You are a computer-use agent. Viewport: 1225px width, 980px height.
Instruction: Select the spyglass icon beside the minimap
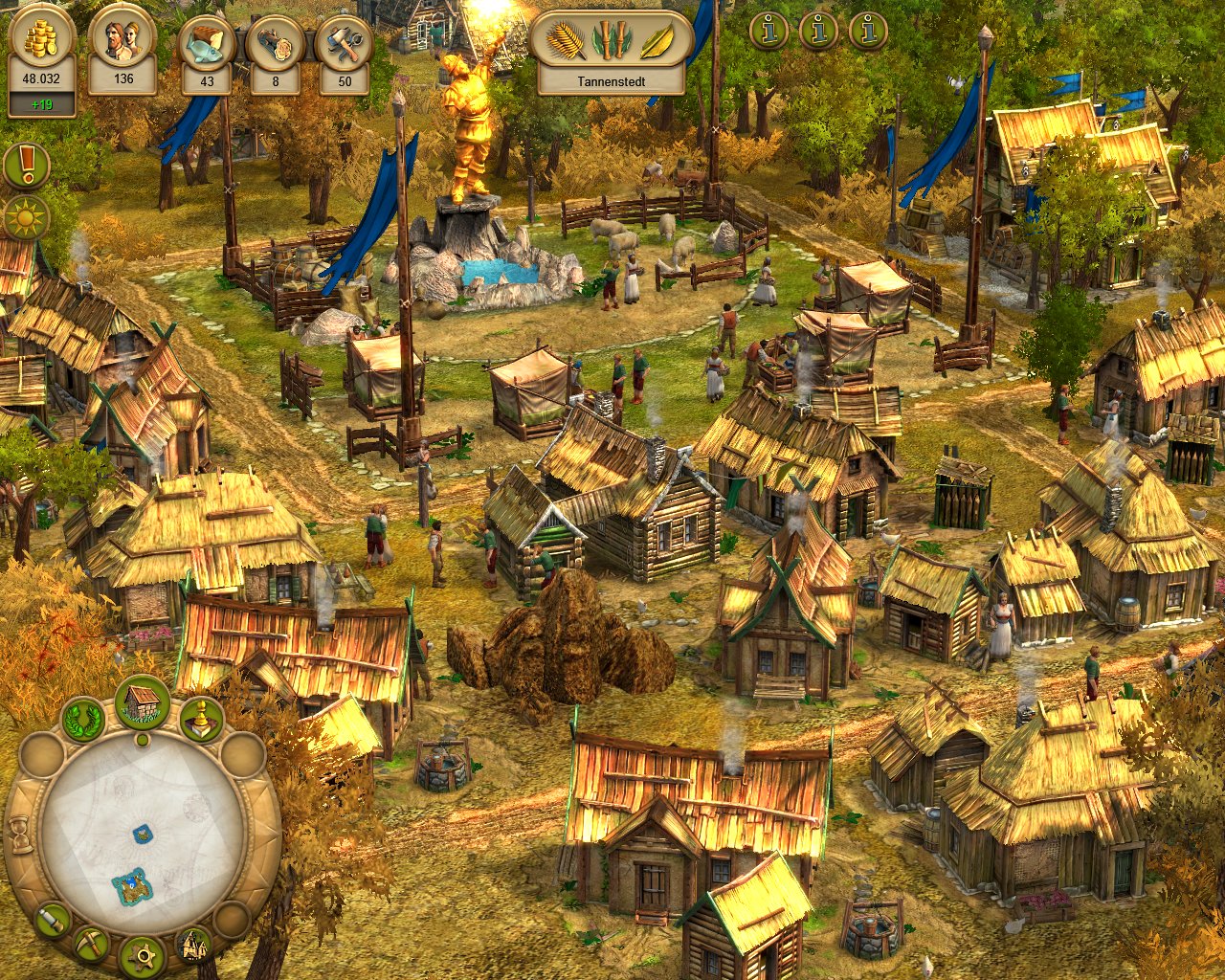pos(54,920)
